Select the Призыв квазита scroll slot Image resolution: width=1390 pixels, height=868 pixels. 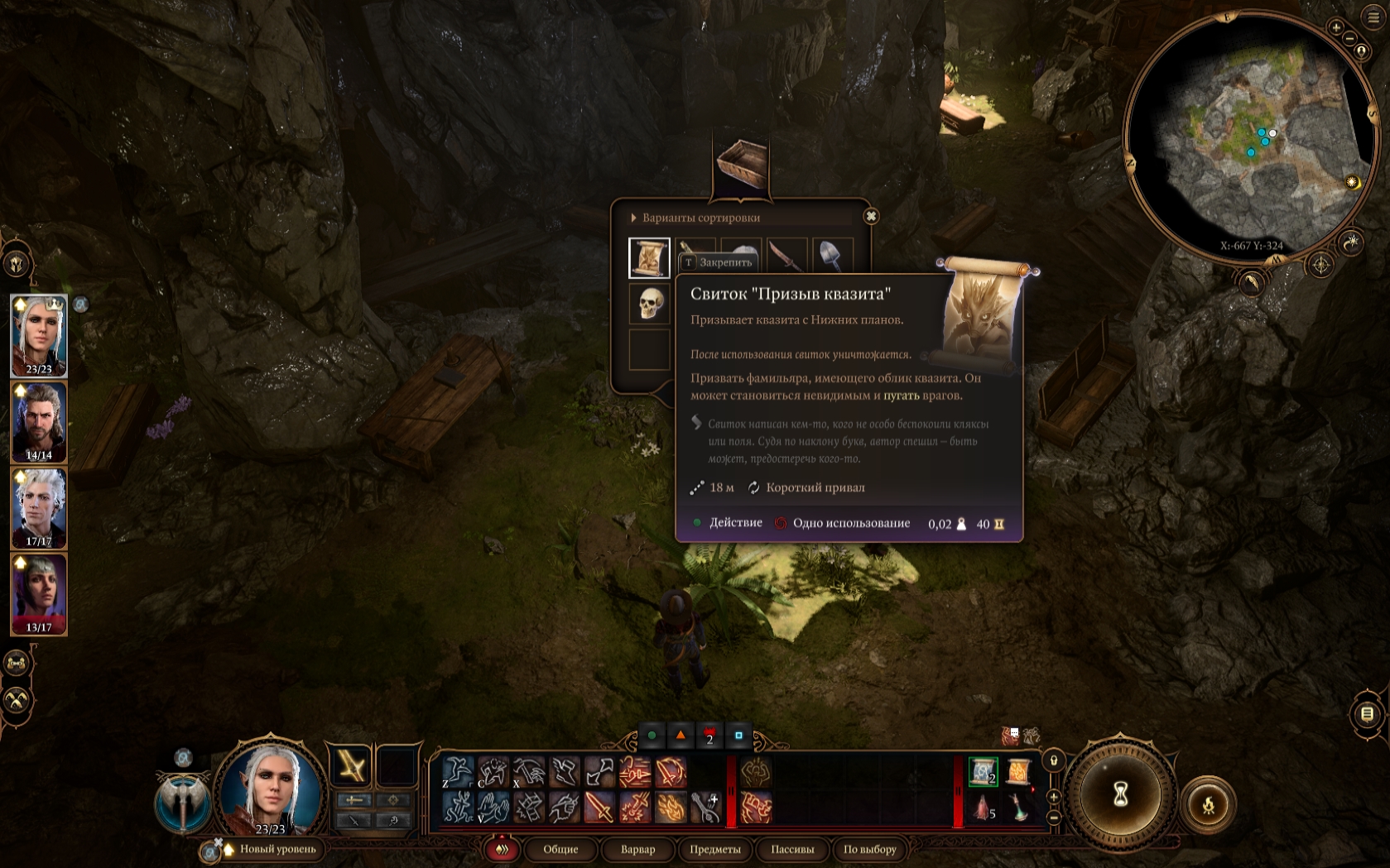click(x=649, y=258)
